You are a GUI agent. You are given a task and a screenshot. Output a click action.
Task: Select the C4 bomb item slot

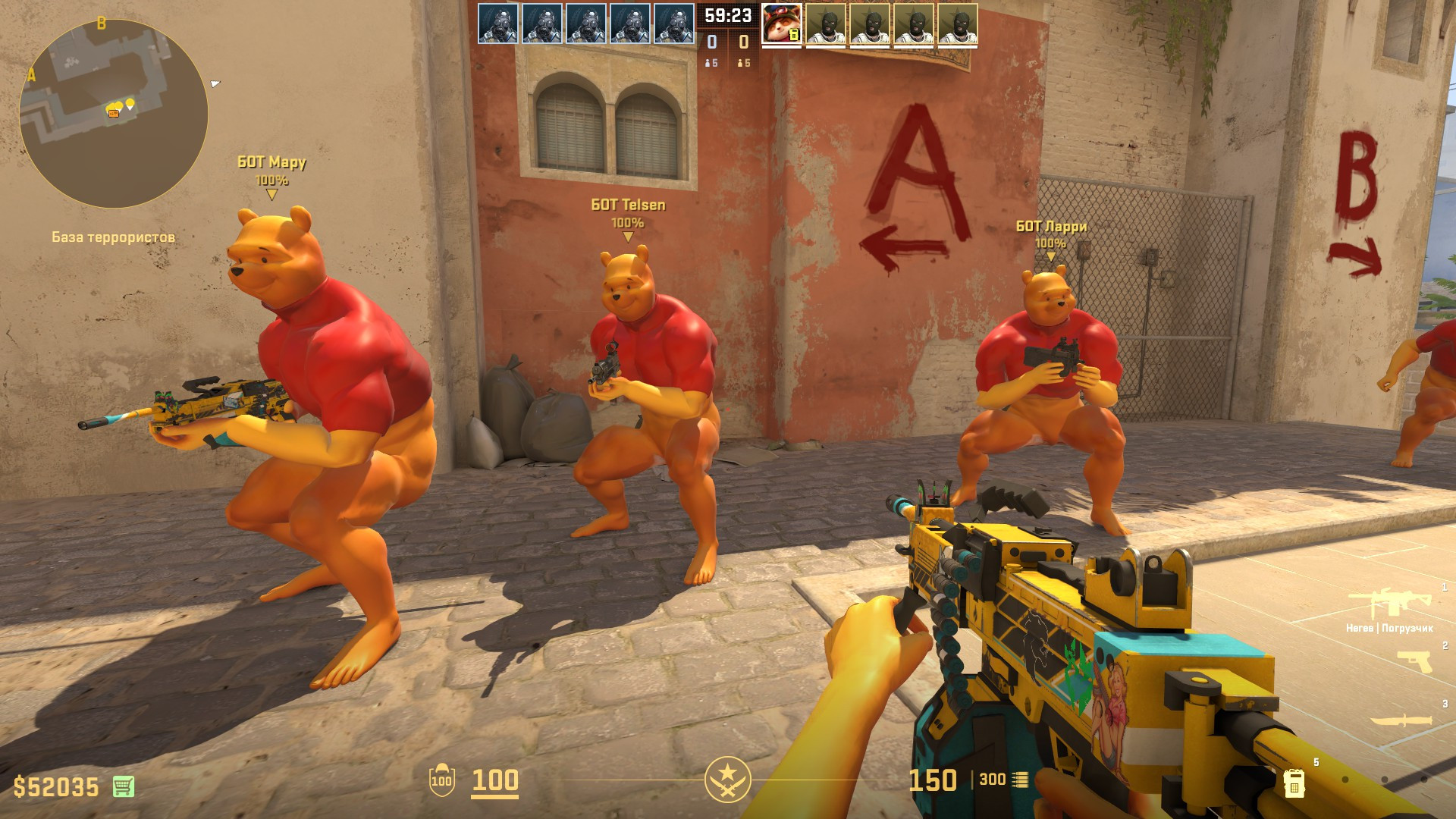click(1294, 782)
